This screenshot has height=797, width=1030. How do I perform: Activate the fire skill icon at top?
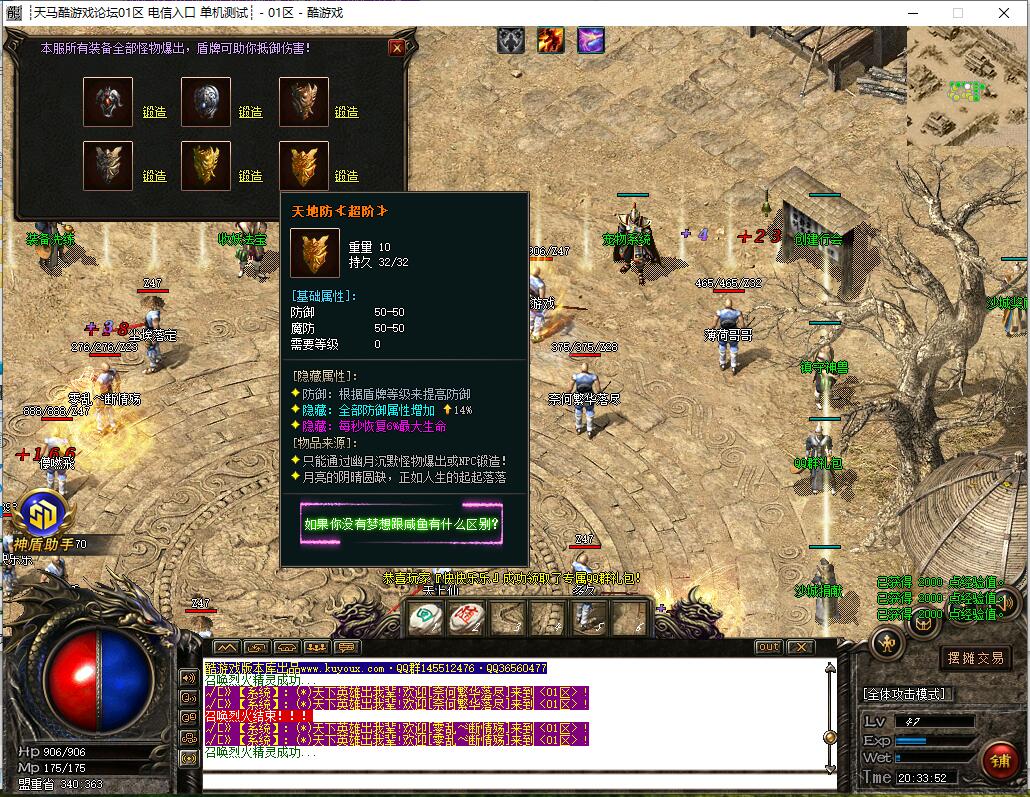[551, 40]
